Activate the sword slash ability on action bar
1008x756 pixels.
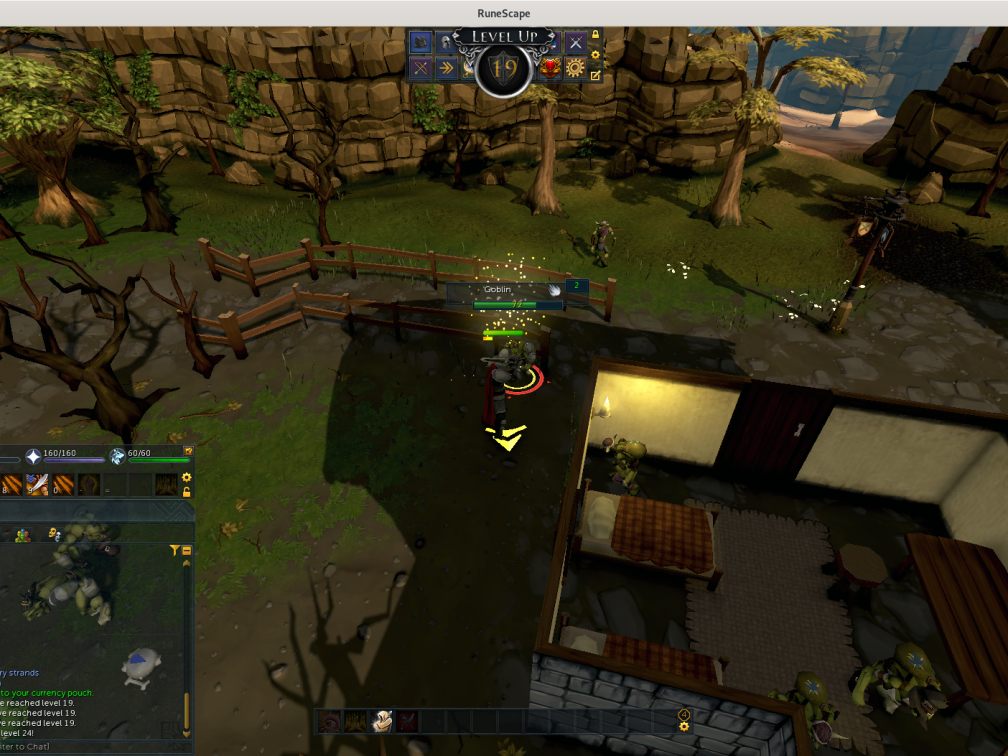coord(37,485)
